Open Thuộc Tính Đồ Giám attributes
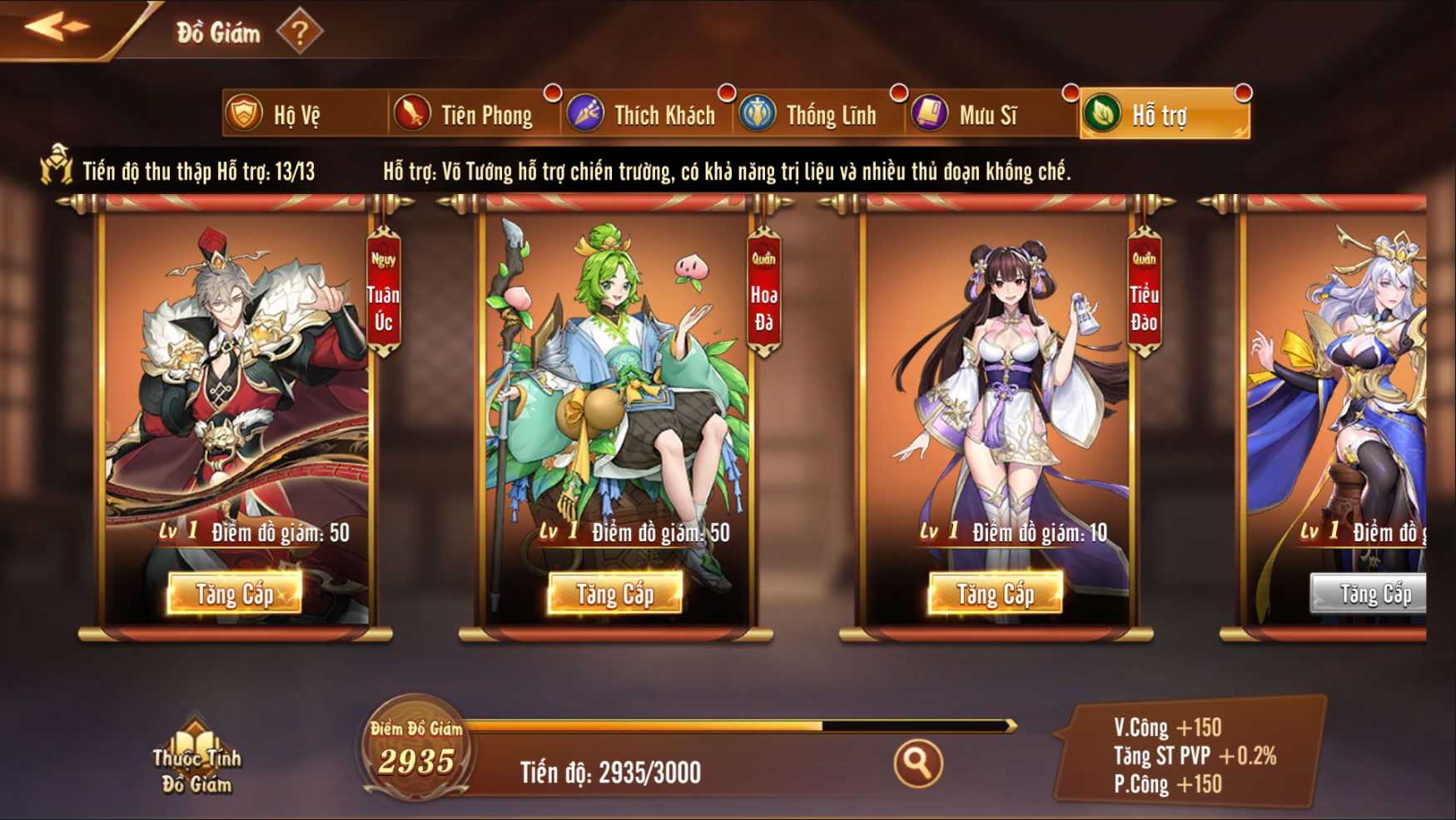 pos(196,759)
